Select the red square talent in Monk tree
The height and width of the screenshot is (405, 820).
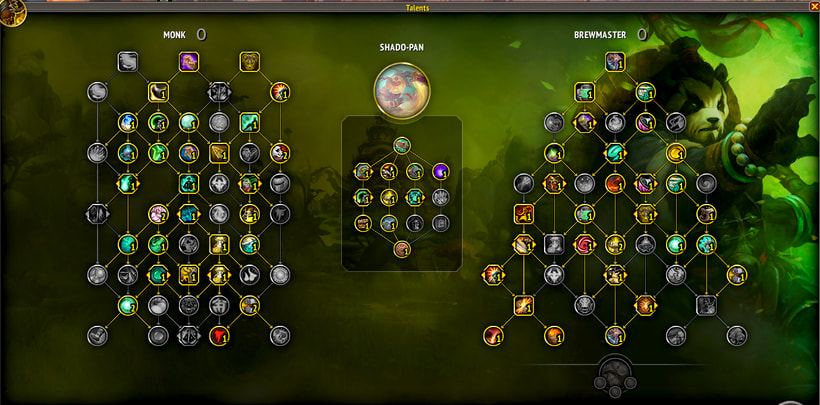click(x=219, y=335)
